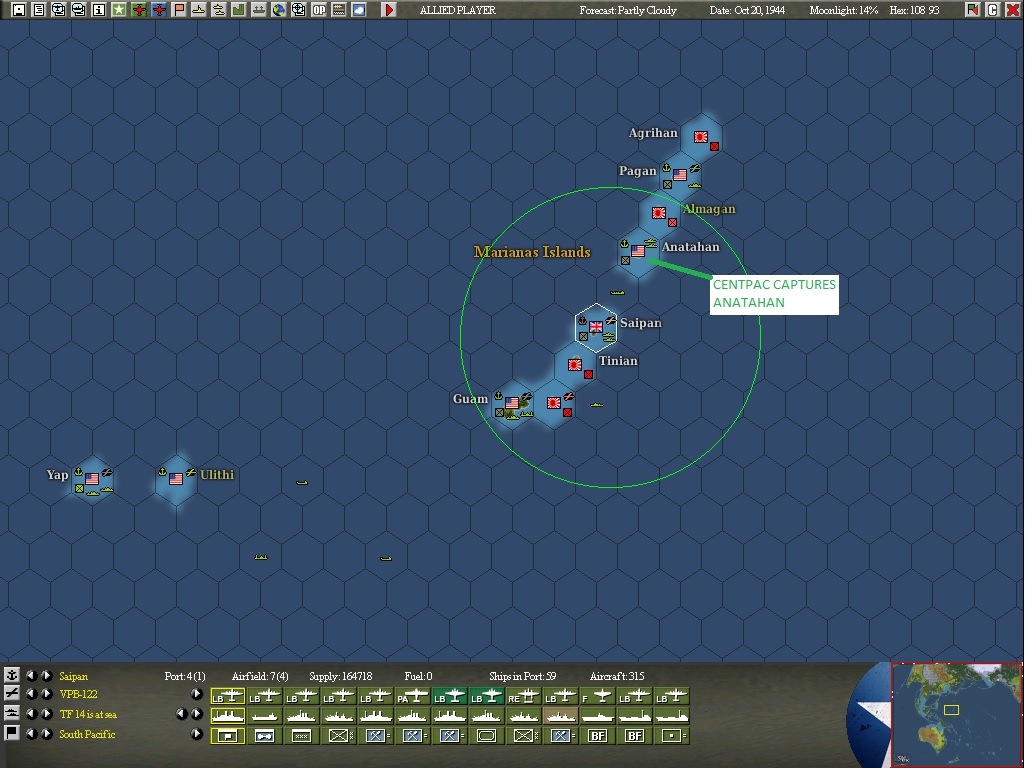
Task: Click the Saipan base name in bottom panel
Action: pos(73,677)
